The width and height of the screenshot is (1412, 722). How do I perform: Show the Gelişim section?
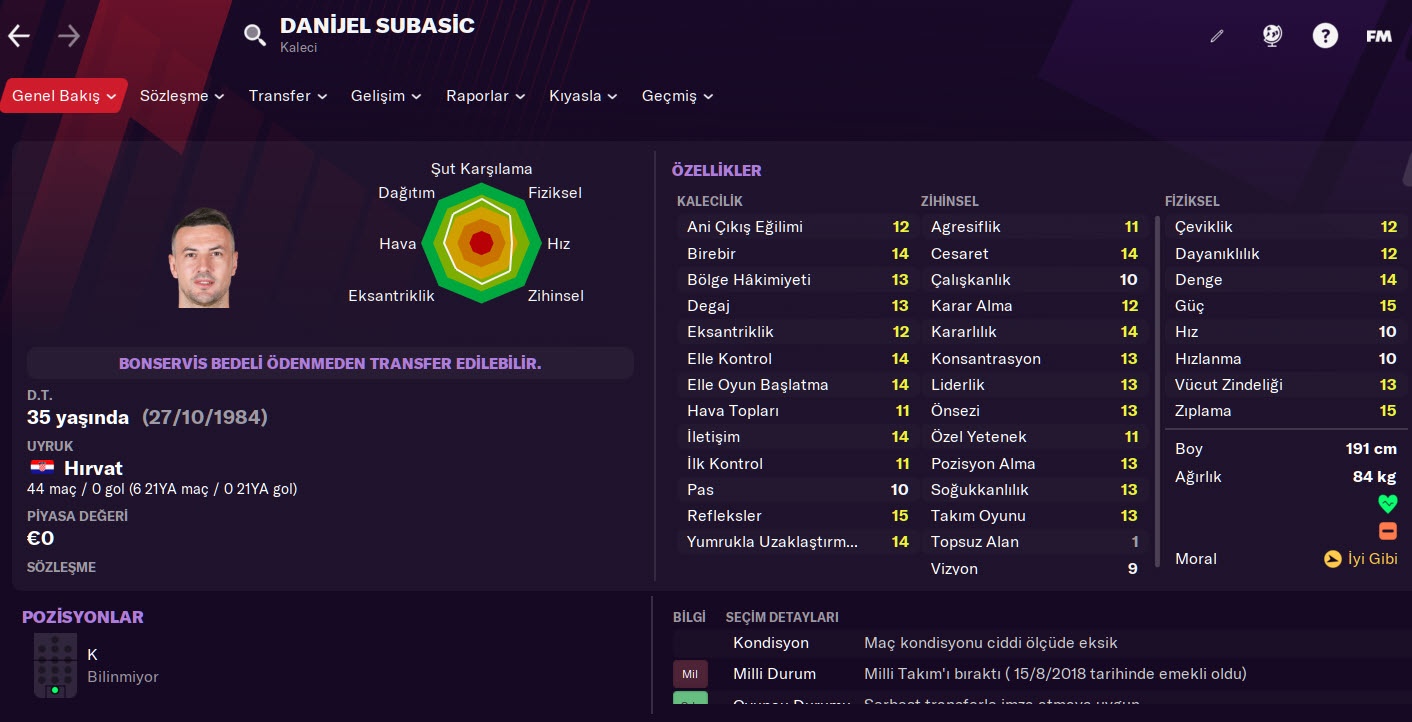(386, 96)
